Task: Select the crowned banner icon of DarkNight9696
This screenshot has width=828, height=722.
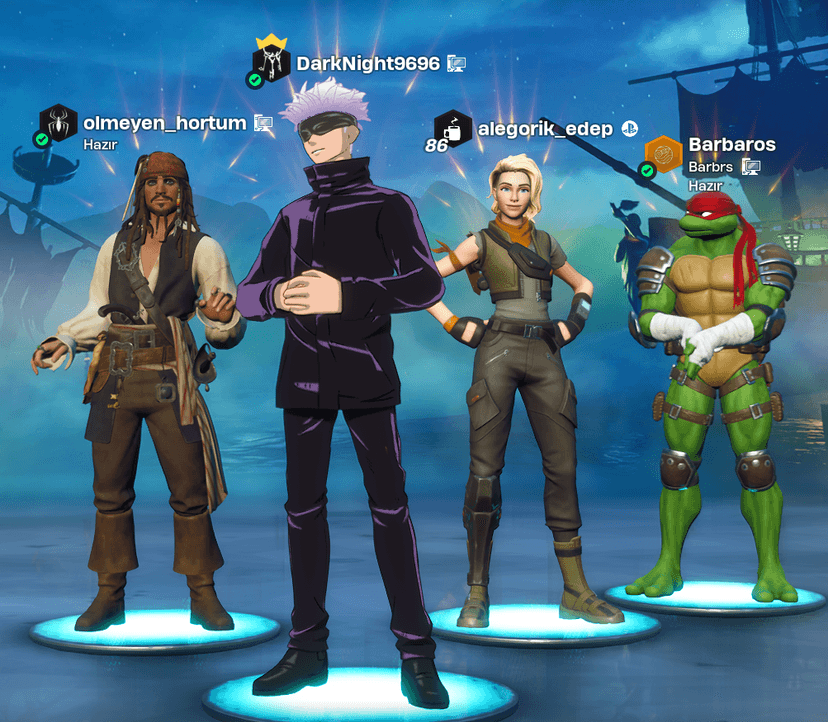Action: click(271, 61)
